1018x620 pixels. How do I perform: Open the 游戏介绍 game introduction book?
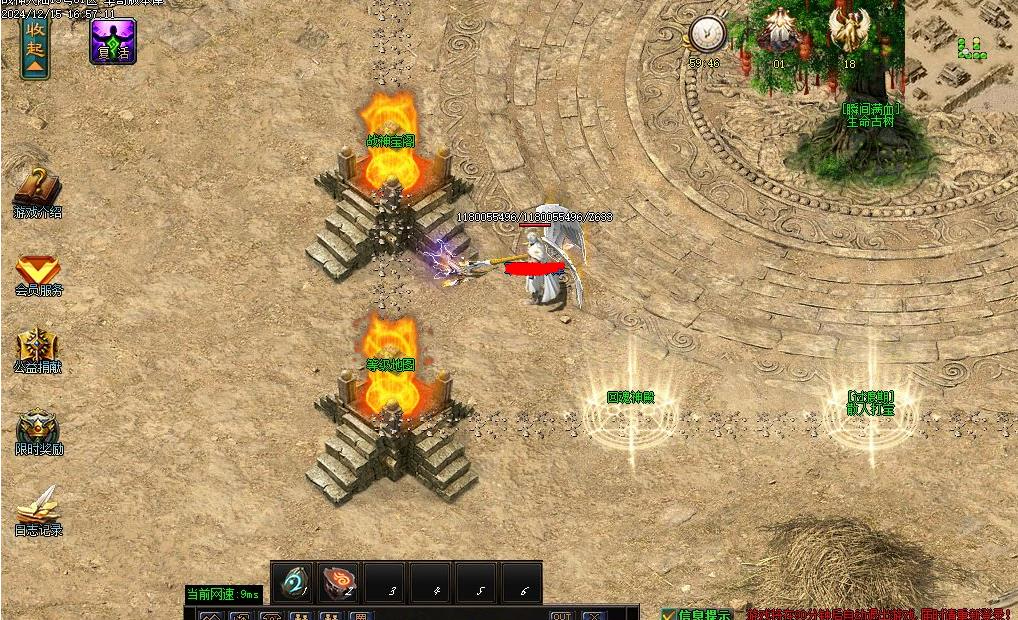click(38, 189)
